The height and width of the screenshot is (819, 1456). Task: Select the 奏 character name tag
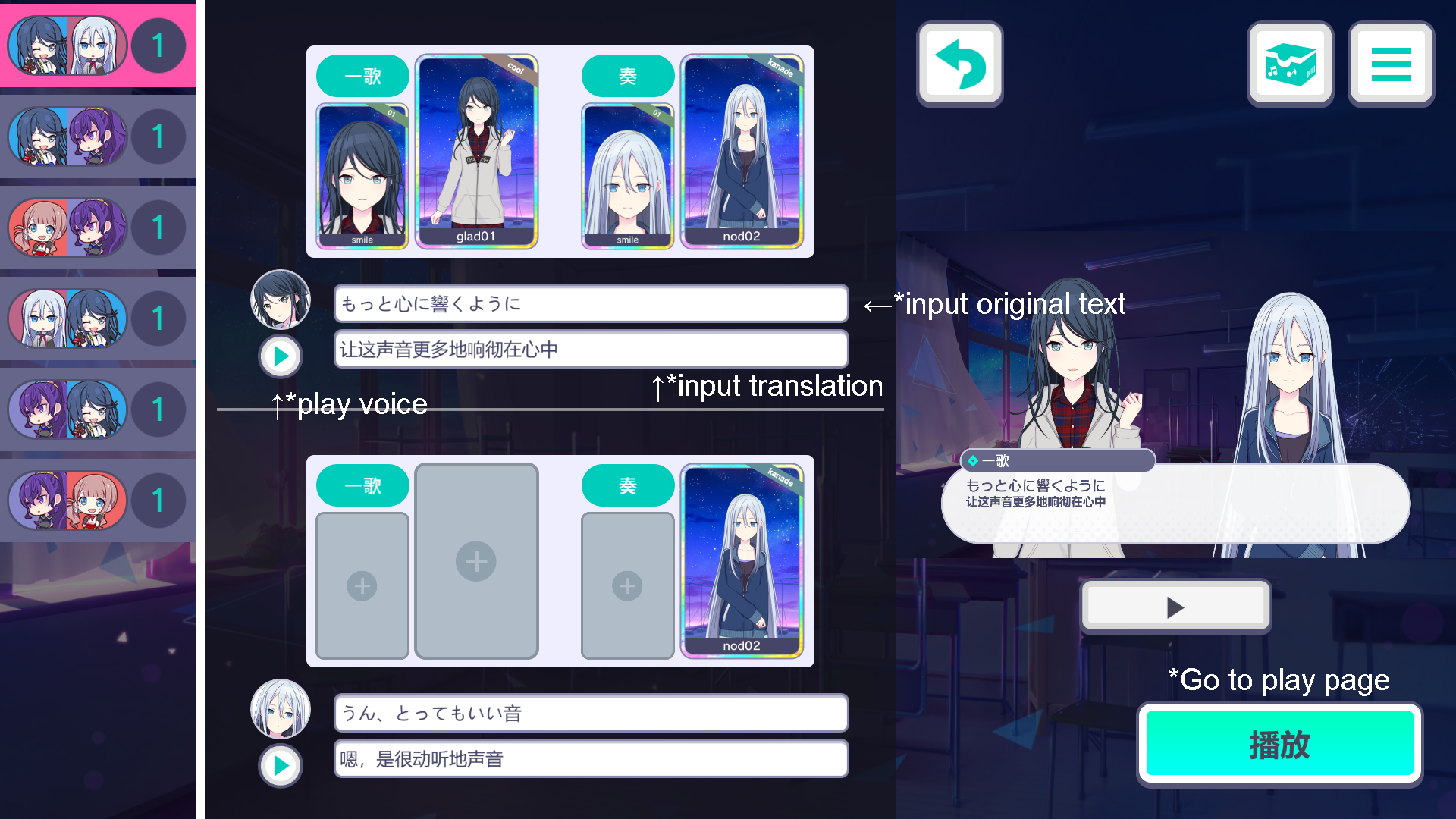click(x=628, y=76)
